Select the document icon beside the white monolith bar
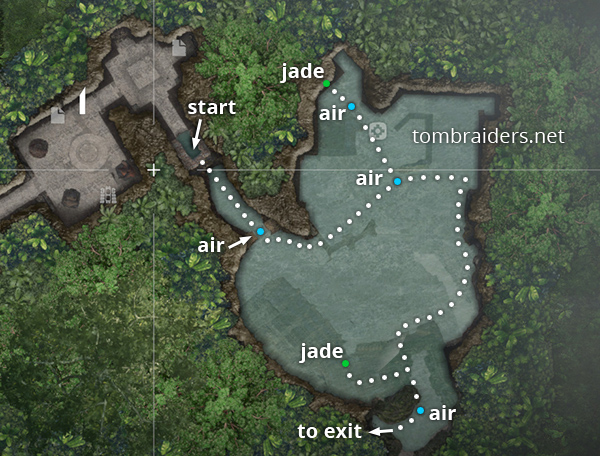600x456 pixels. [x=58, y=116]
